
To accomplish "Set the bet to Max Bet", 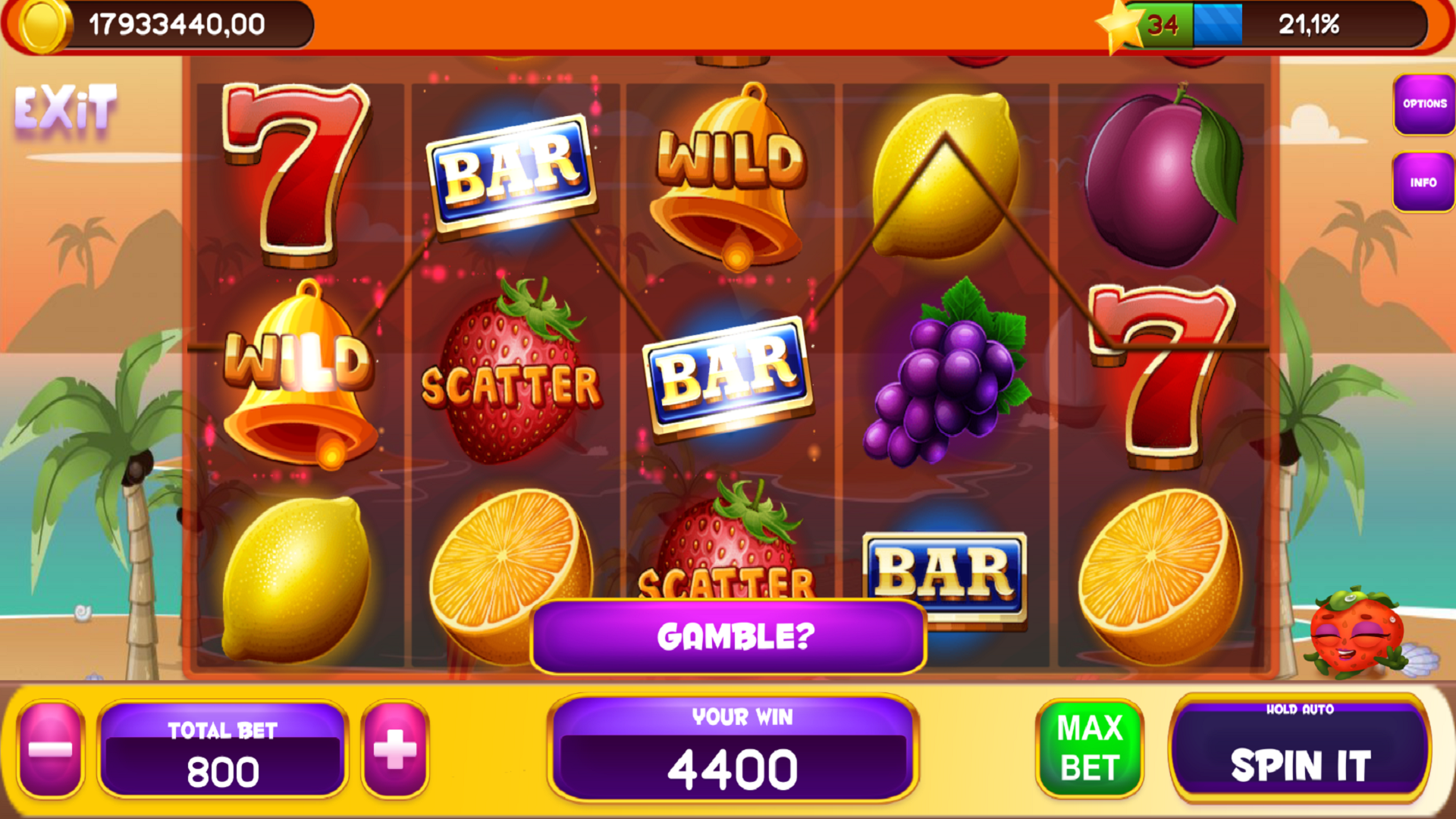I will (1089, 748).
